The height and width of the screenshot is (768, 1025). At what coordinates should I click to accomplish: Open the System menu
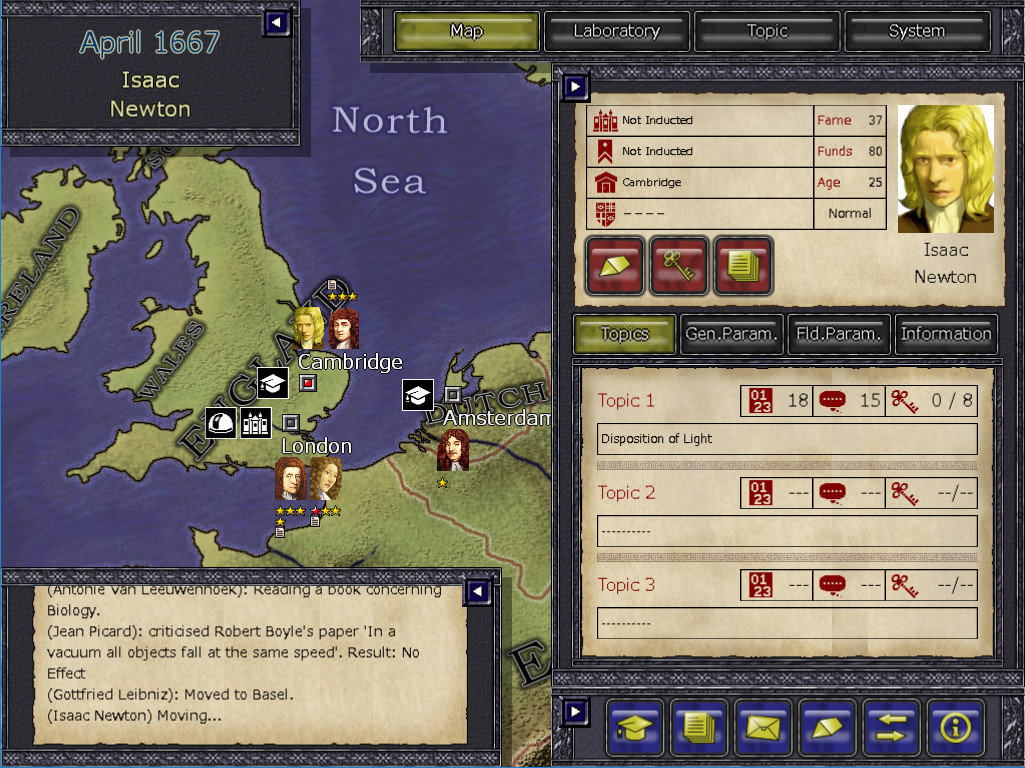[x=916, y=31]
